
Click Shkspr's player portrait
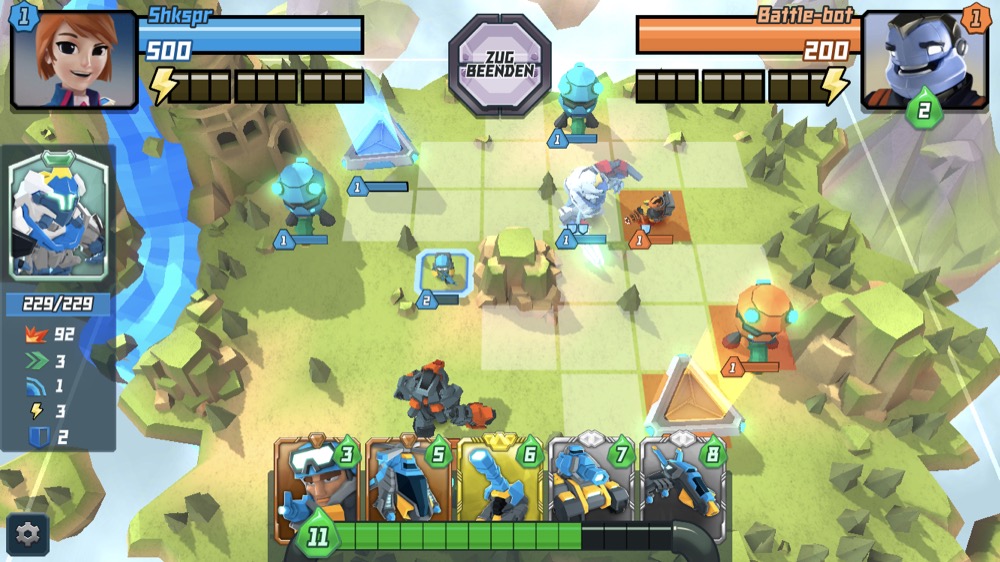(74, 58)
